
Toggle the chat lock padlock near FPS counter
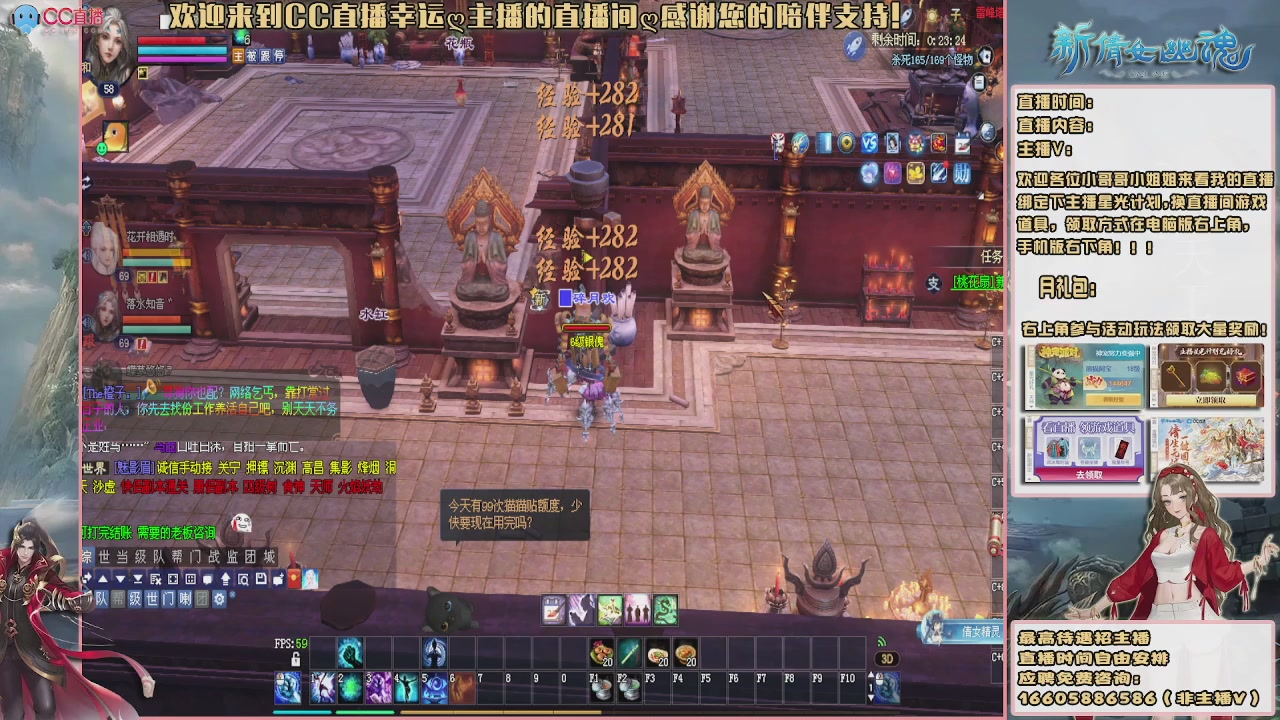296,658
